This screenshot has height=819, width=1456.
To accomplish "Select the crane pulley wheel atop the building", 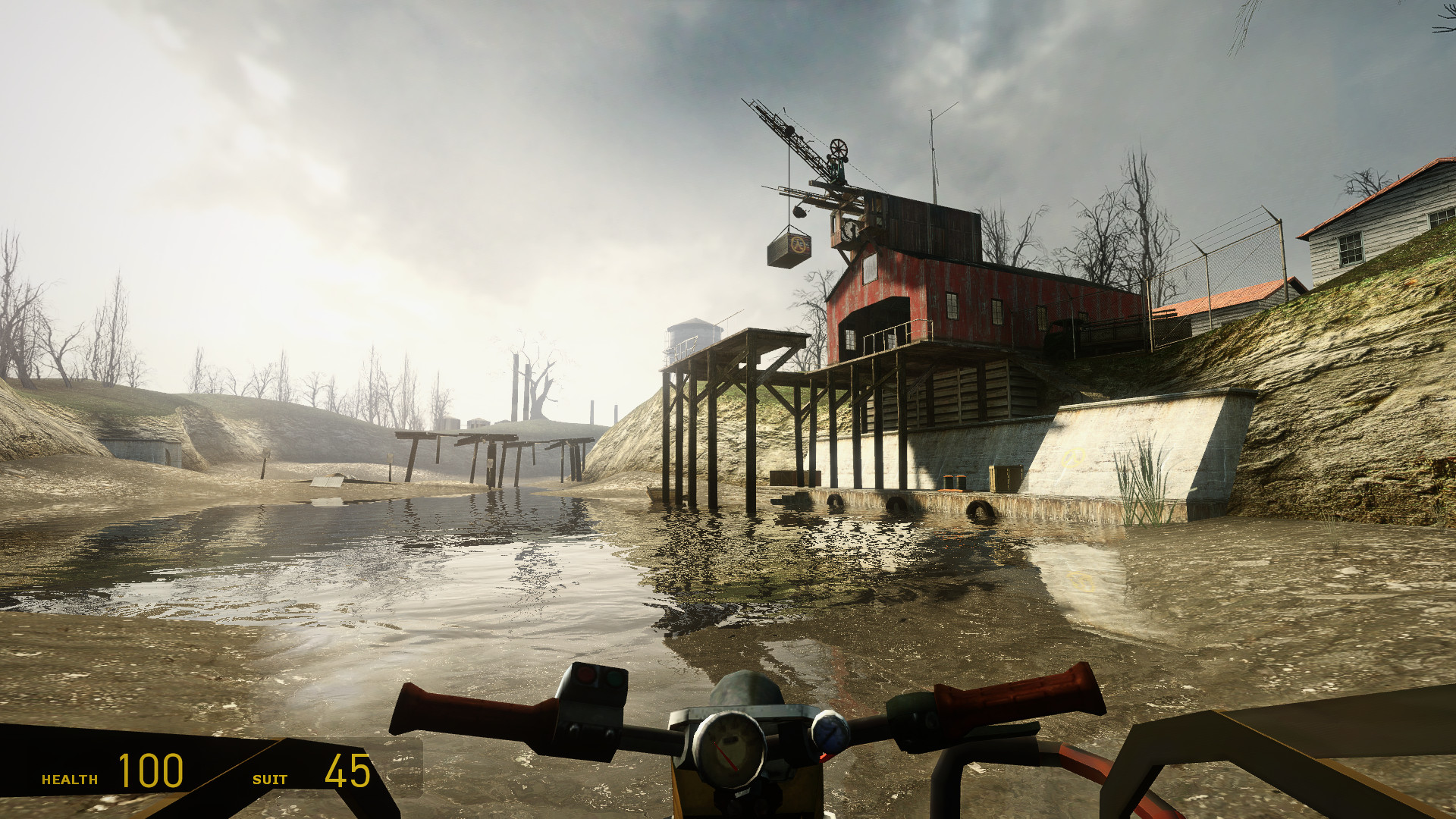I will (x=839, y=147).
